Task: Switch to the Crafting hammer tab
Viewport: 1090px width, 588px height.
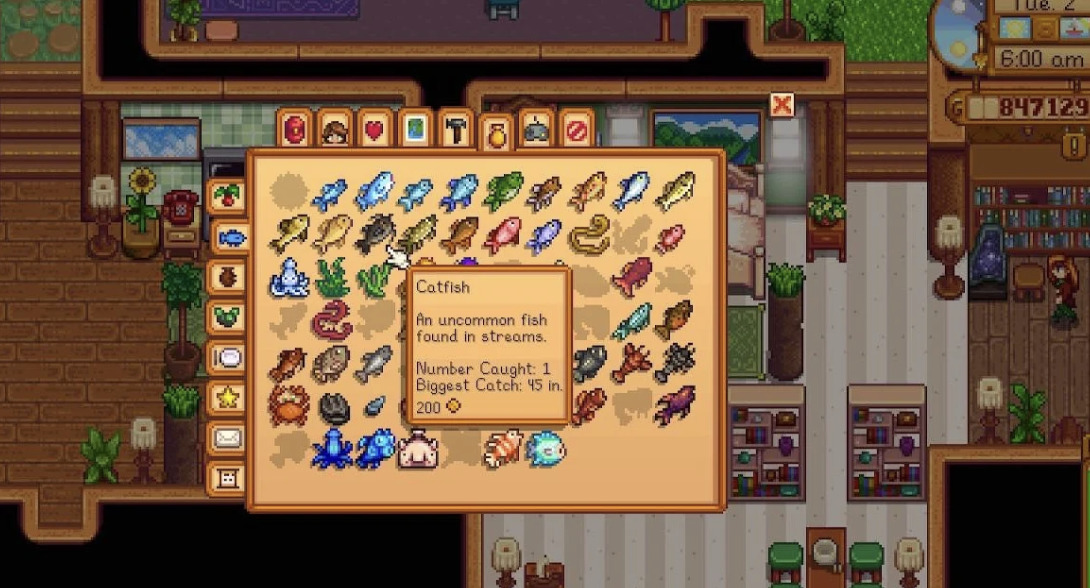Action: point(455,128)
